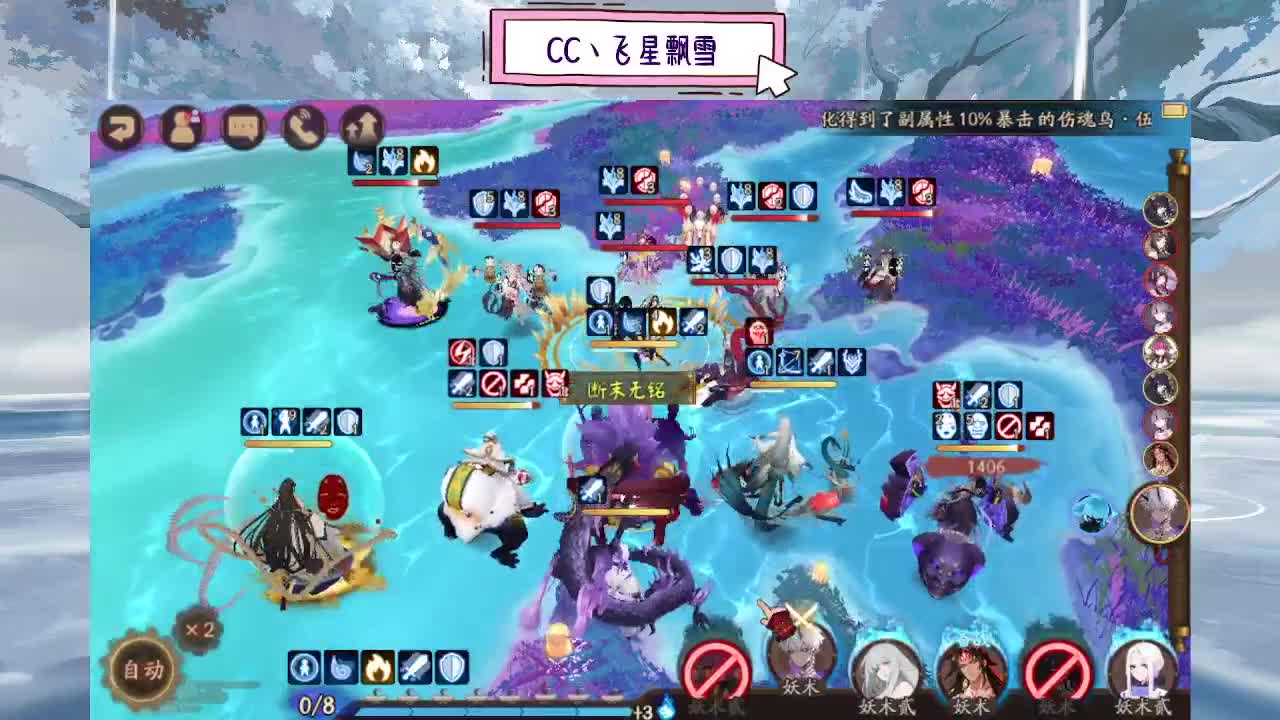Viewport: 1280px width, 720px height.
Task: Open the friends panel icon
Action: coord(182,127)
